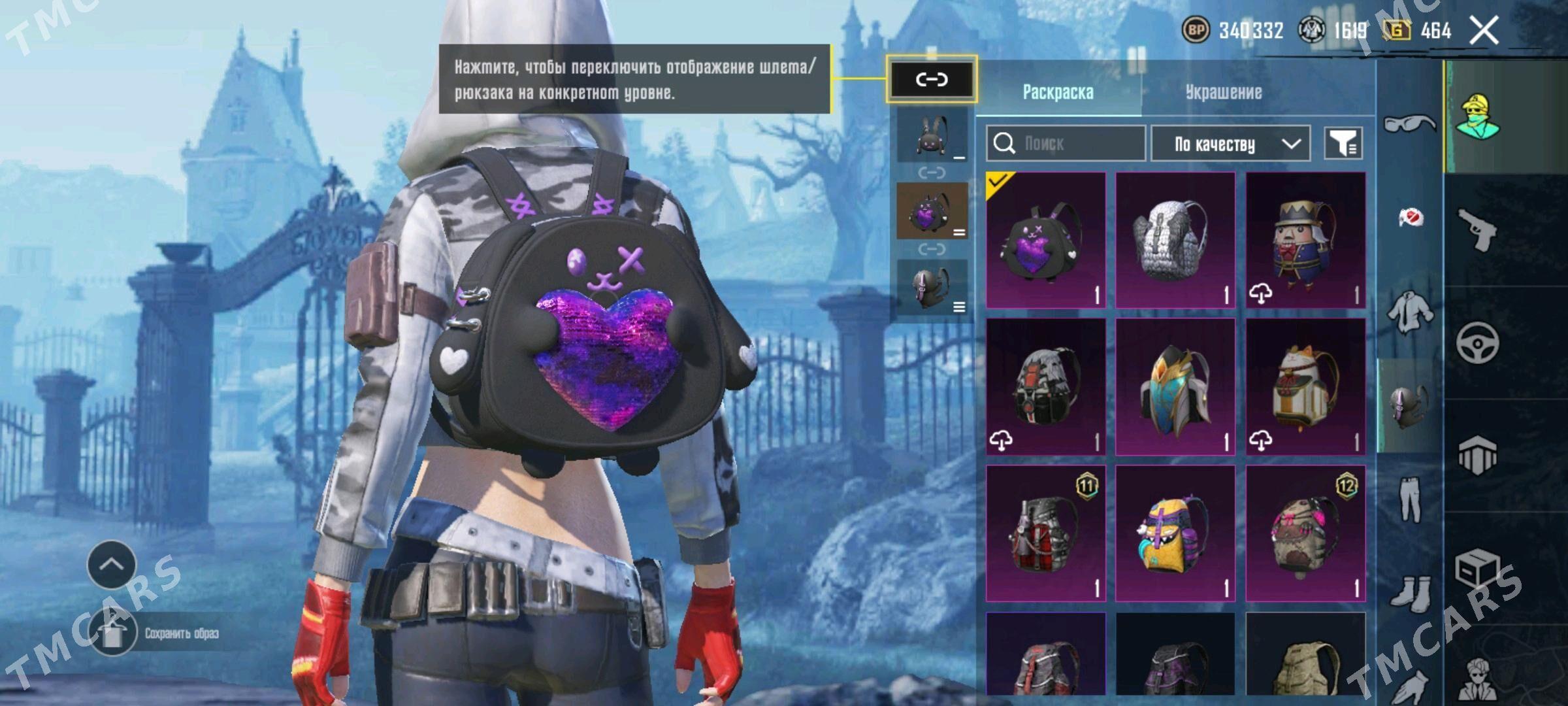This screenshot has height=706, width=1568.
Task: Toggle the helmet/backpack link display button
Action: pyautogui.click(x=932, y=80)
